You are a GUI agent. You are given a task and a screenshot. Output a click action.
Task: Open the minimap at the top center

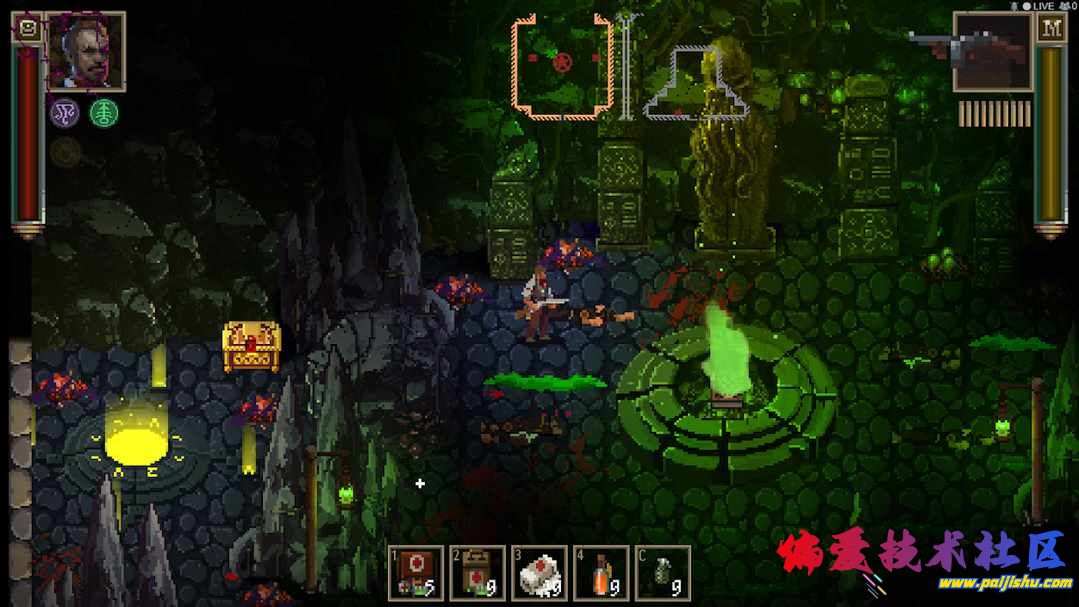point(562,68)
